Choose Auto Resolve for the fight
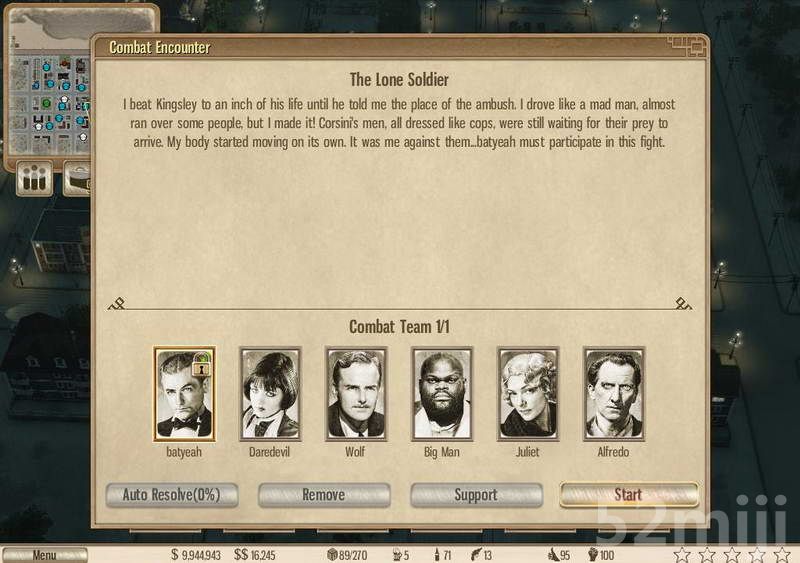Viewport: 800px width, 563px height. [172, 494]
